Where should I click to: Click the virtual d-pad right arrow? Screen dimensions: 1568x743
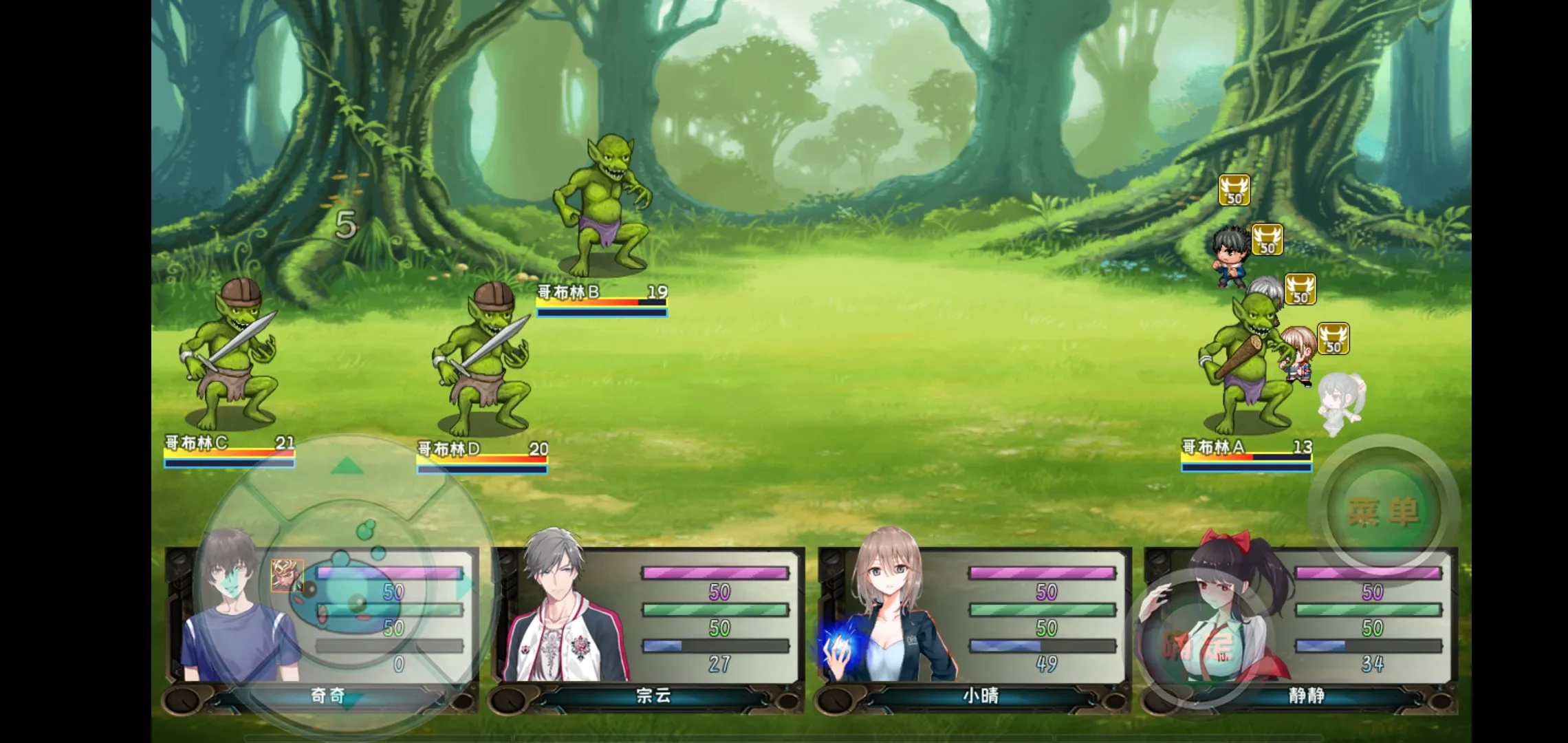467,586
